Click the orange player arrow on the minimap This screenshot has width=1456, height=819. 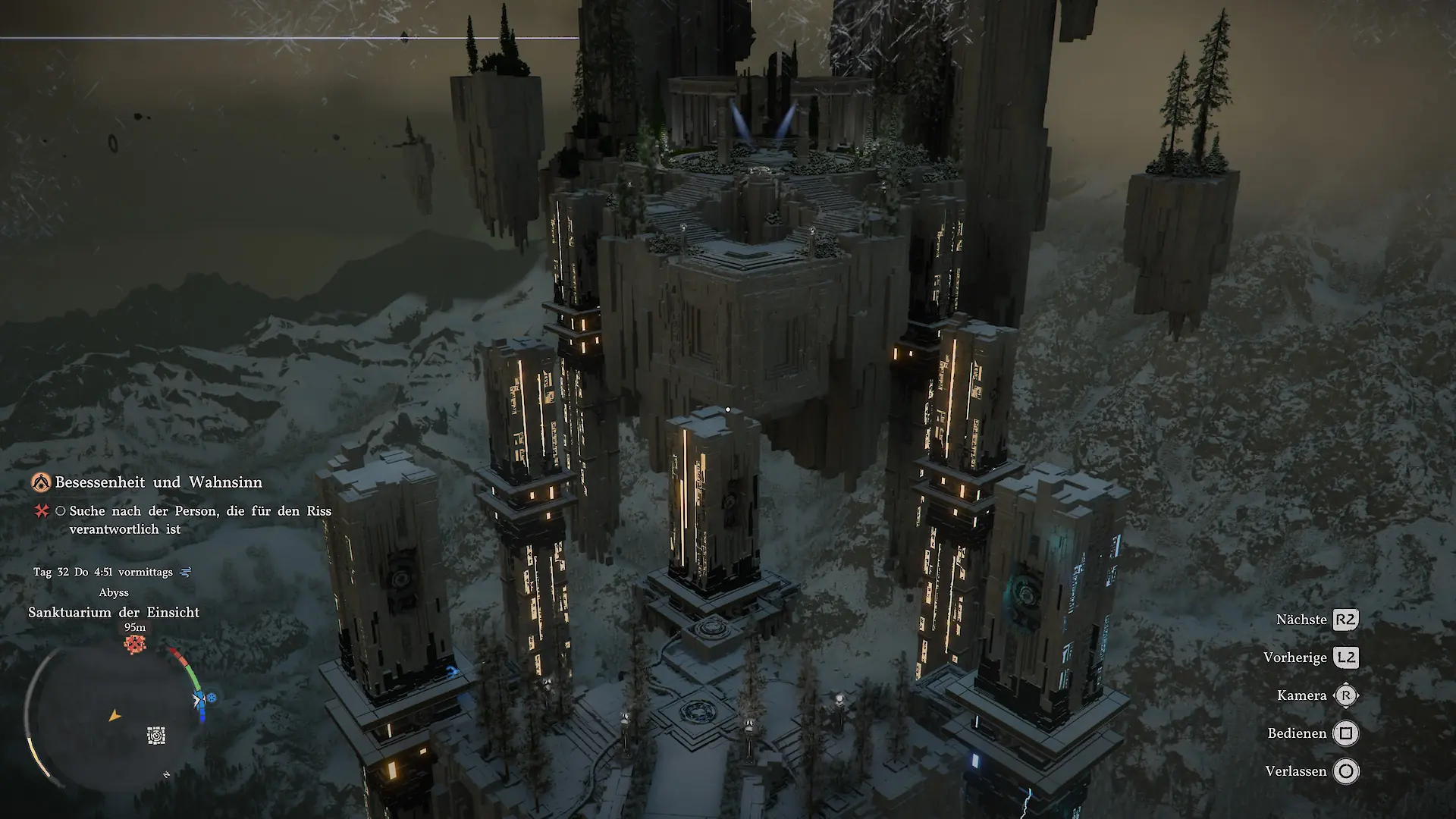115,715
